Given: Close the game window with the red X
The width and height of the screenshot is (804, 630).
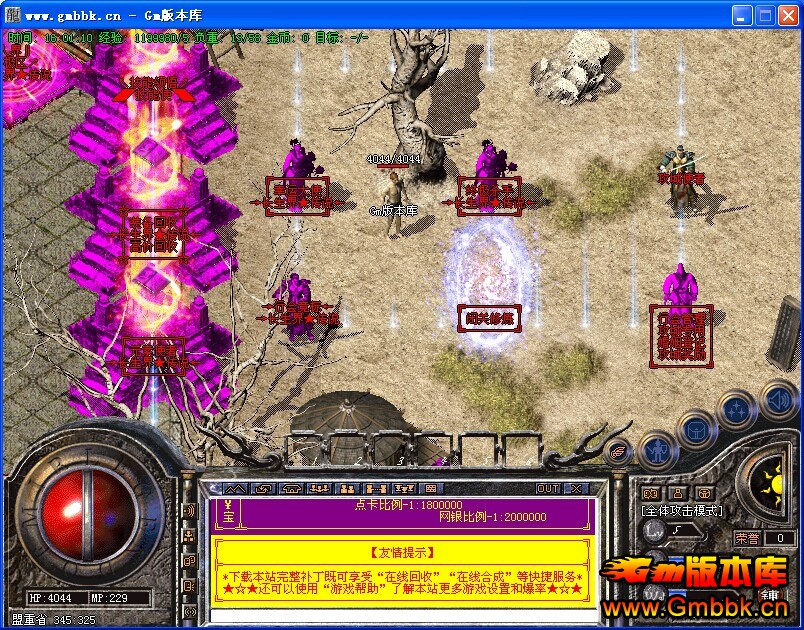Looking at the screenshot, I should (x=787, y=15).
